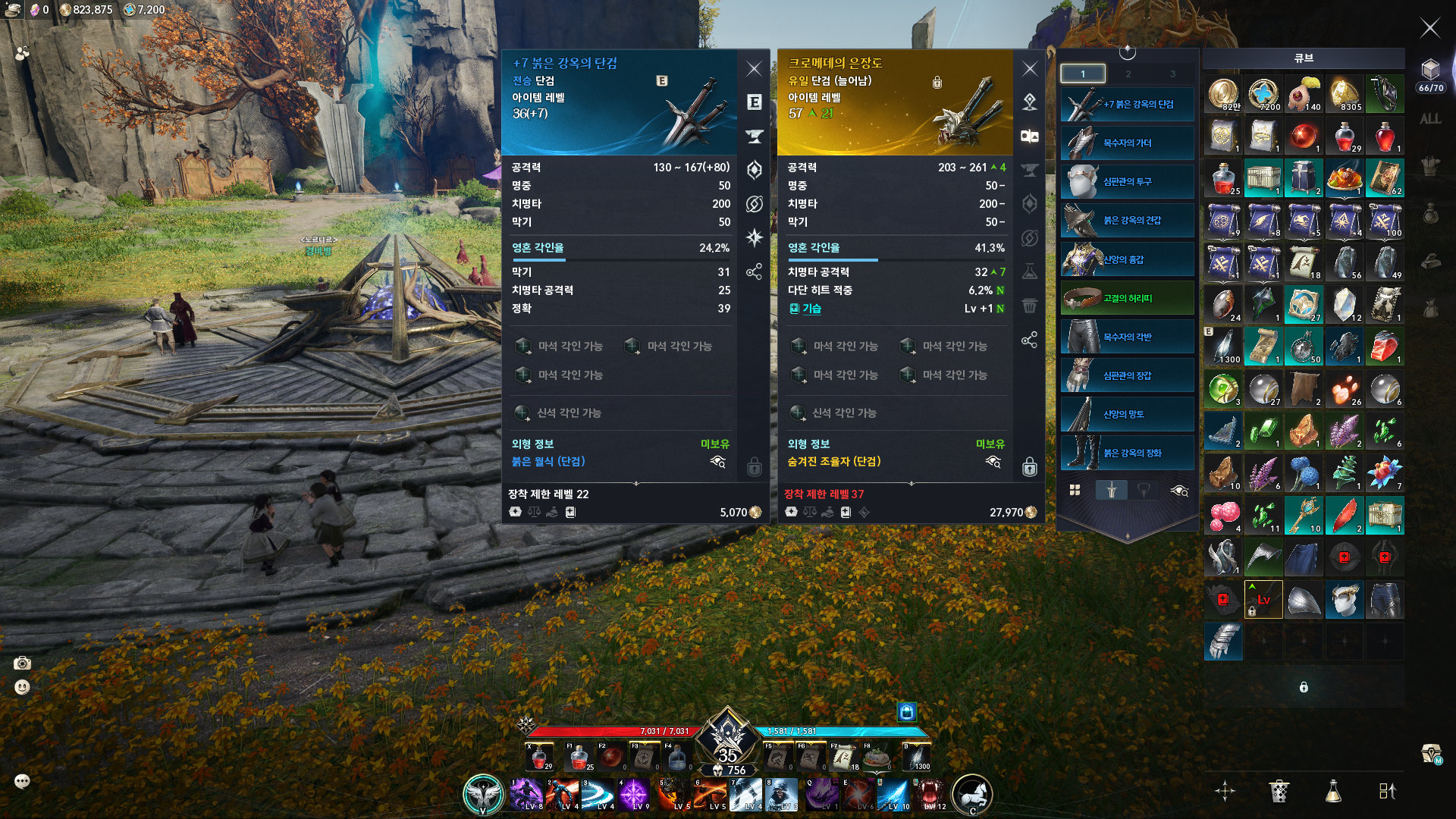
Task: Select the locked Lv dagger inventory slot
Action: 1263,599
